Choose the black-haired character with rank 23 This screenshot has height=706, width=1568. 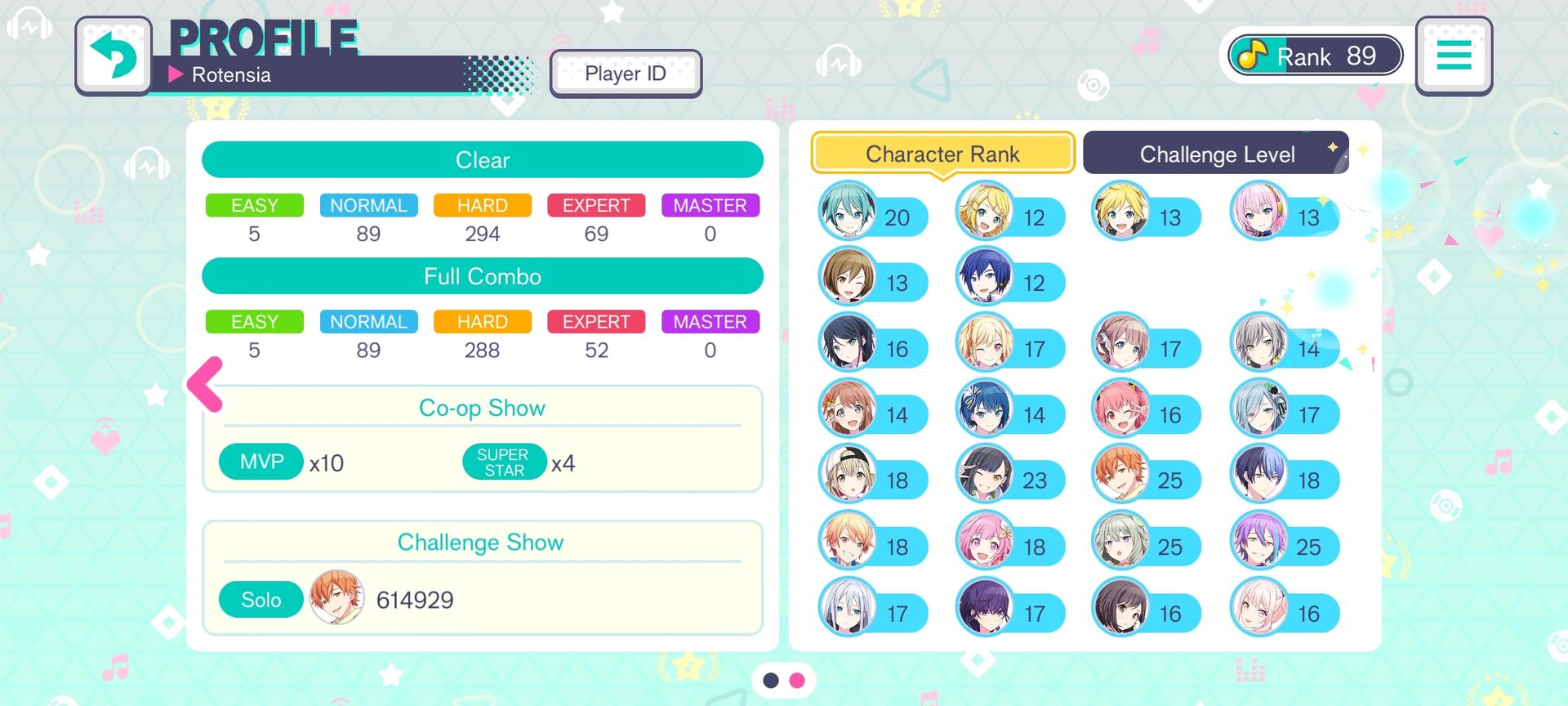tap(985, 474)
